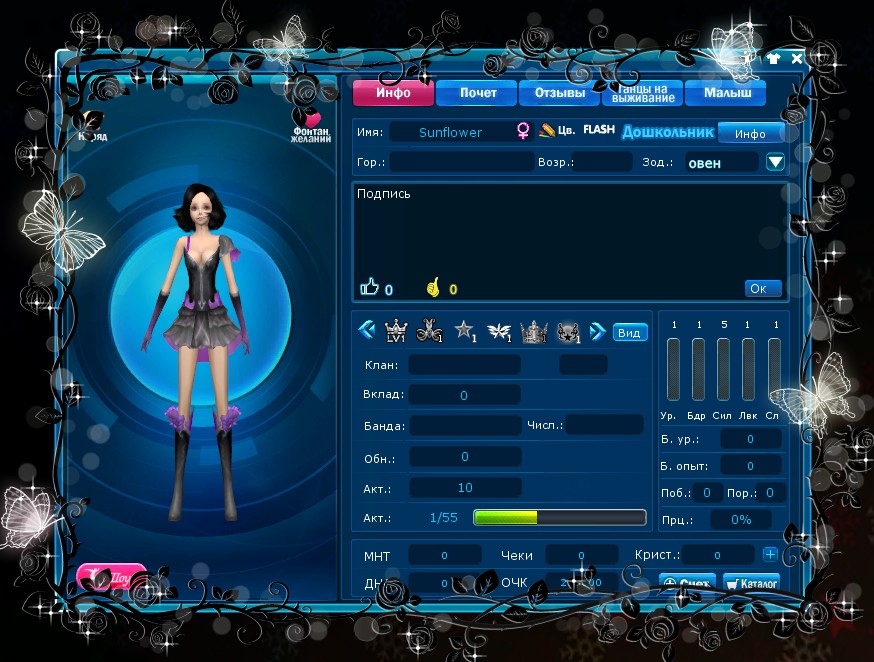Click the Вид button
The image size is (874, 662).
(630, 332)
